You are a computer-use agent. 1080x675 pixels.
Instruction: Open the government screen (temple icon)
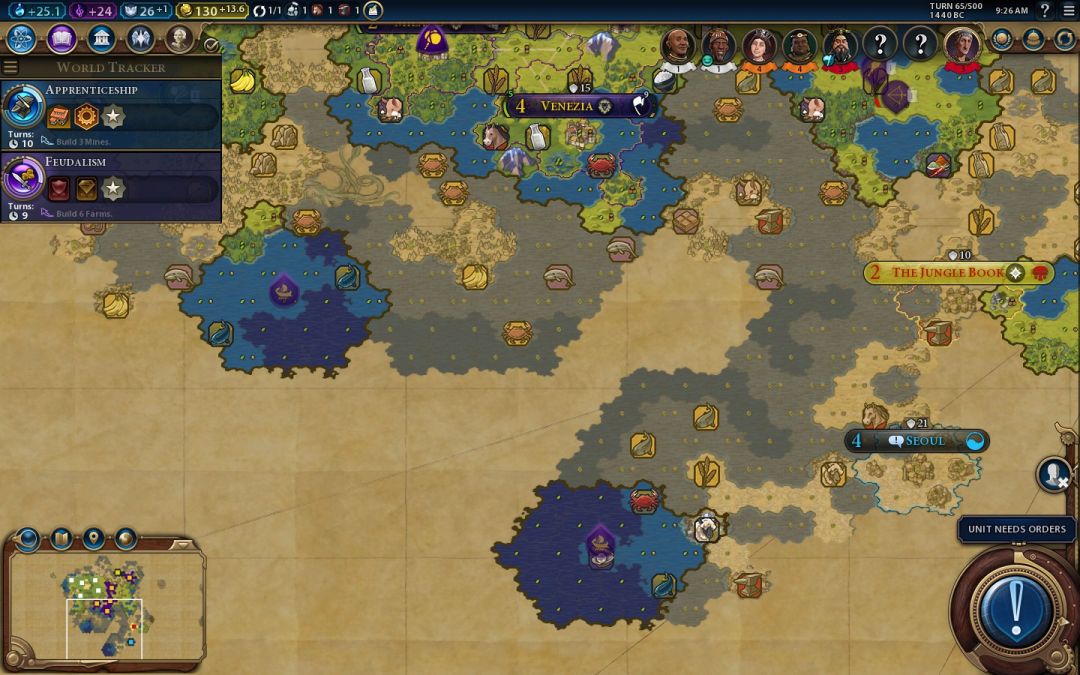tap(100, 39)
